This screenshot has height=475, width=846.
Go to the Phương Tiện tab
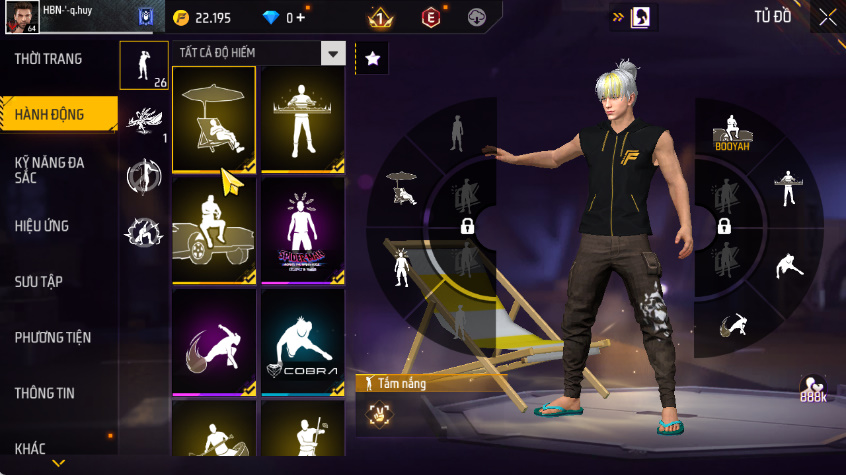tap(52, 337)
